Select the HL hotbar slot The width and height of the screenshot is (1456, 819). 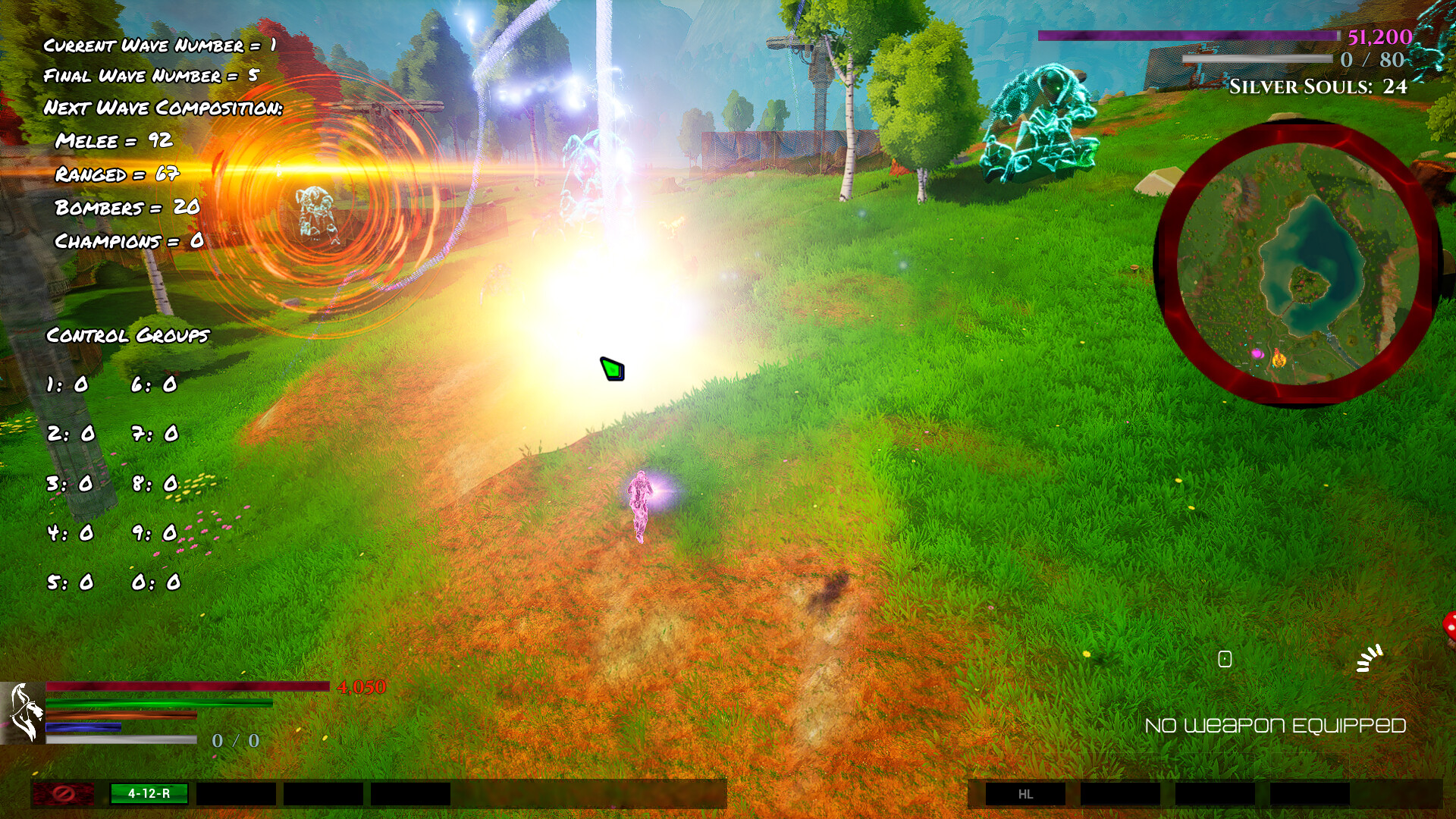(1025, 793)
